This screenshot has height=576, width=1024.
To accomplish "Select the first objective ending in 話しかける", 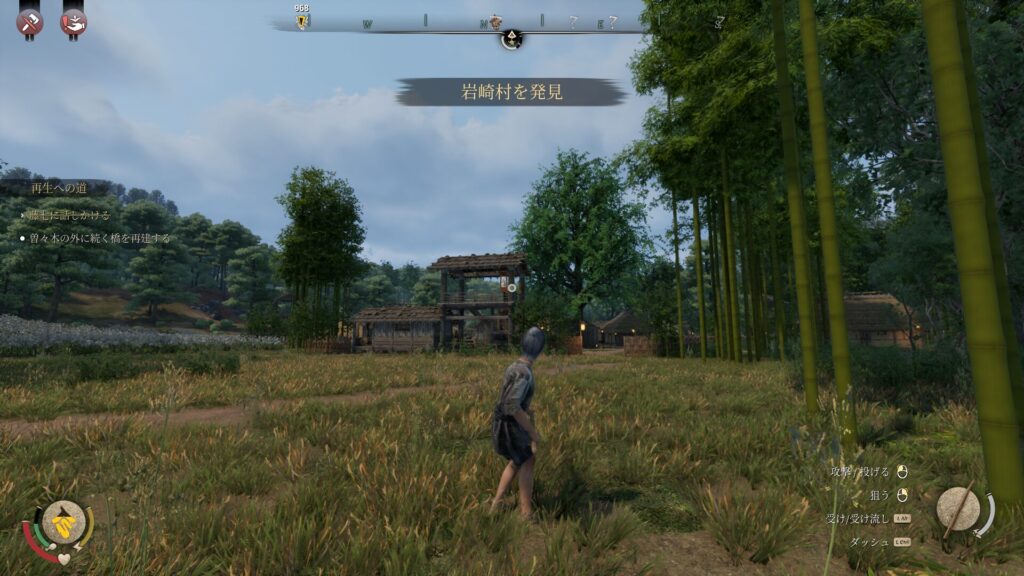I will [x=70, y=215].
